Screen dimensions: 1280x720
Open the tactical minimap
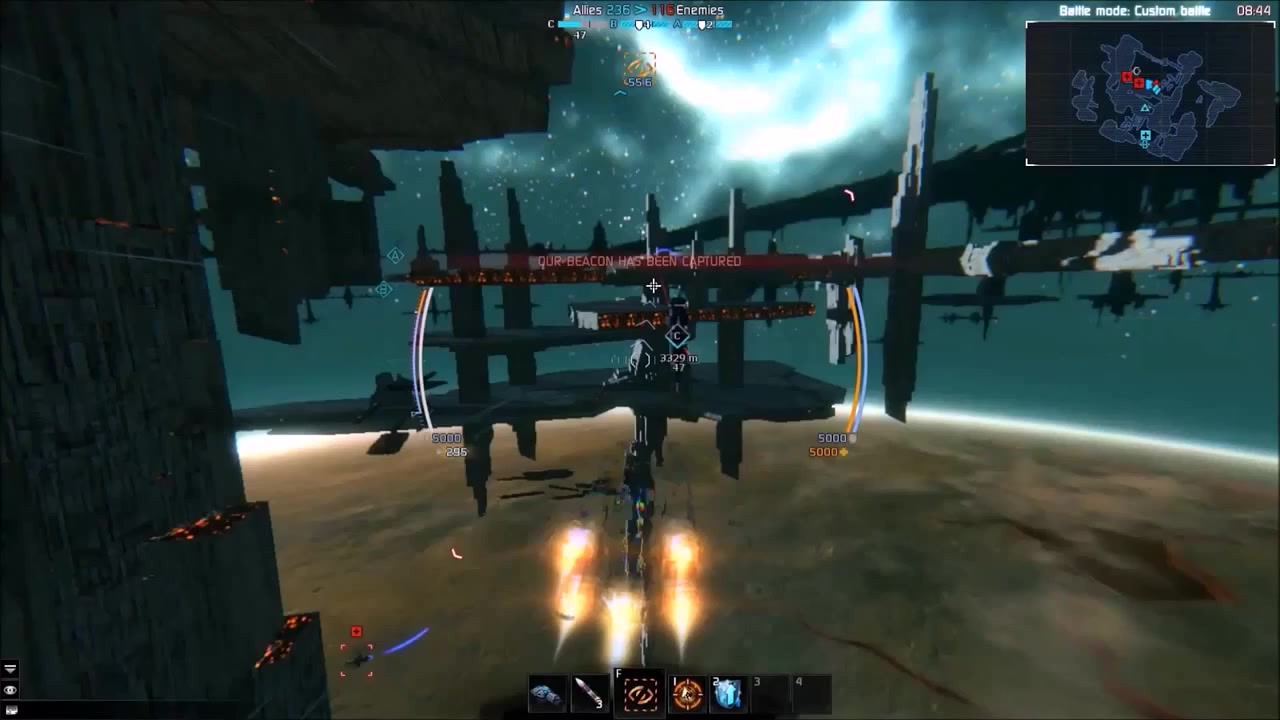(1150, 92)
